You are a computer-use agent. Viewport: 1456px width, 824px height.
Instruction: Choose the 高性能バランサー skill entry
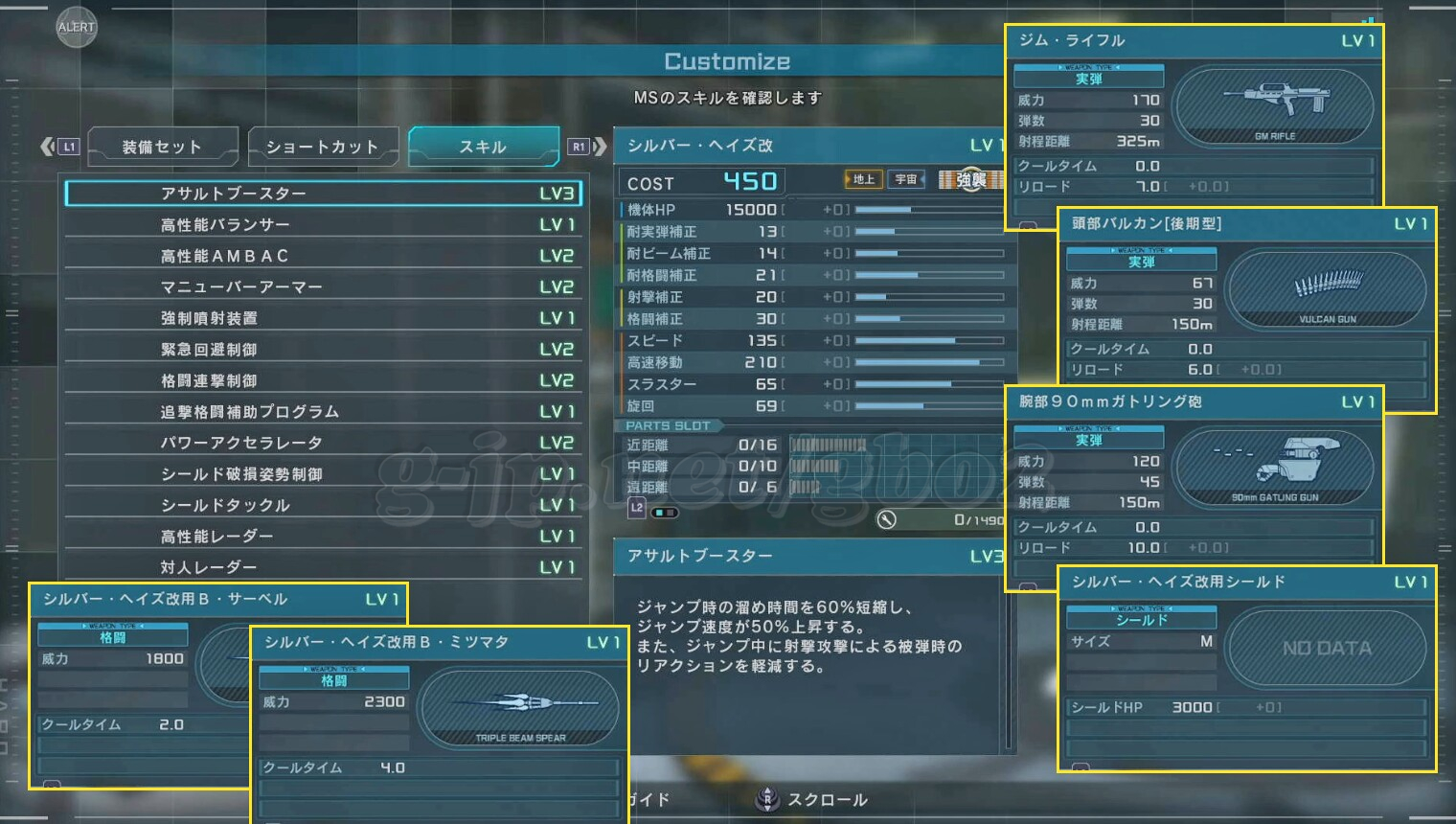(324, 224)
